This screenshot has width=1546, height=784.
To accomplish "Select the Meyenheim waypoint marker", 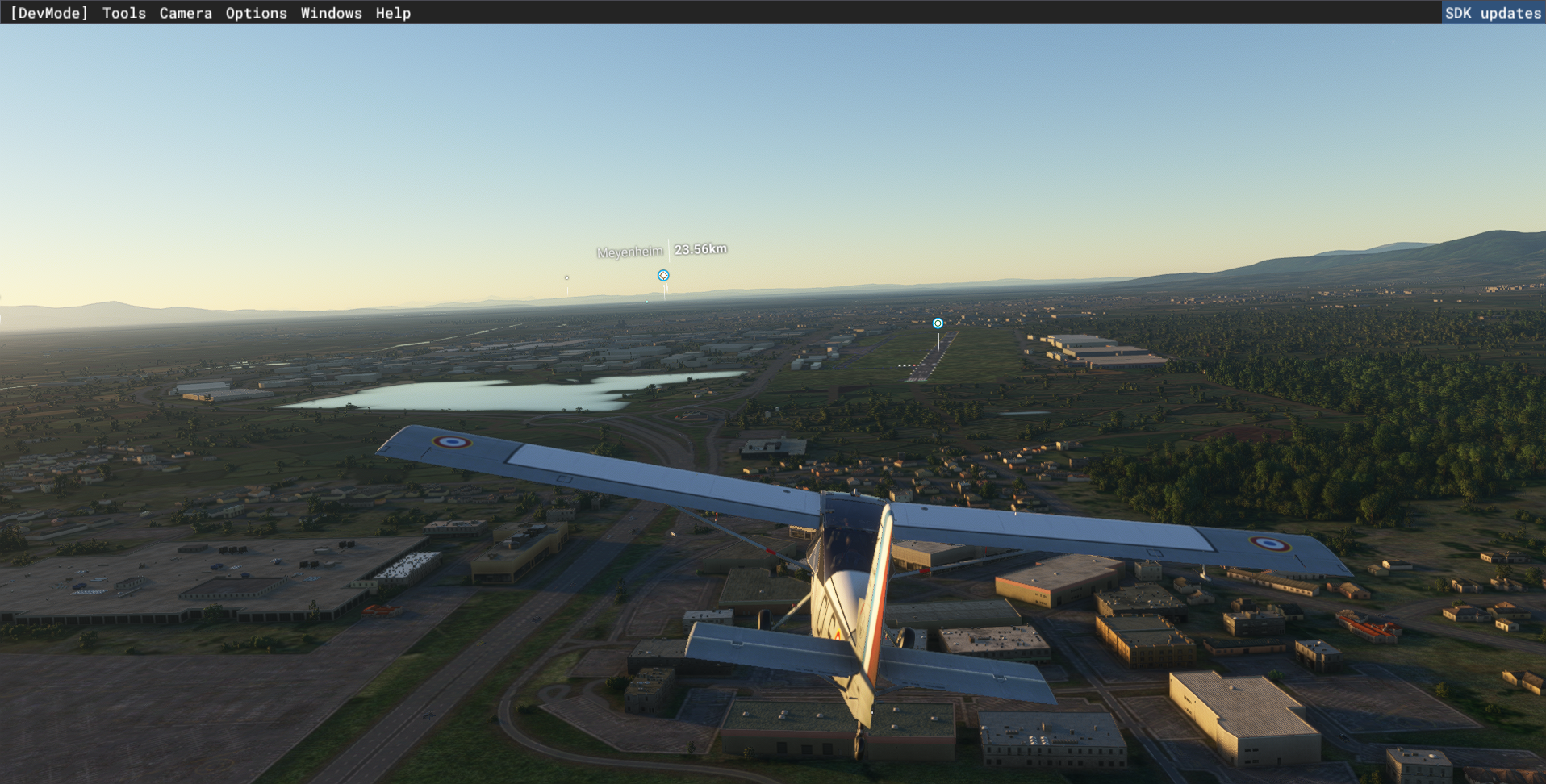I will (x=663, y=276).
